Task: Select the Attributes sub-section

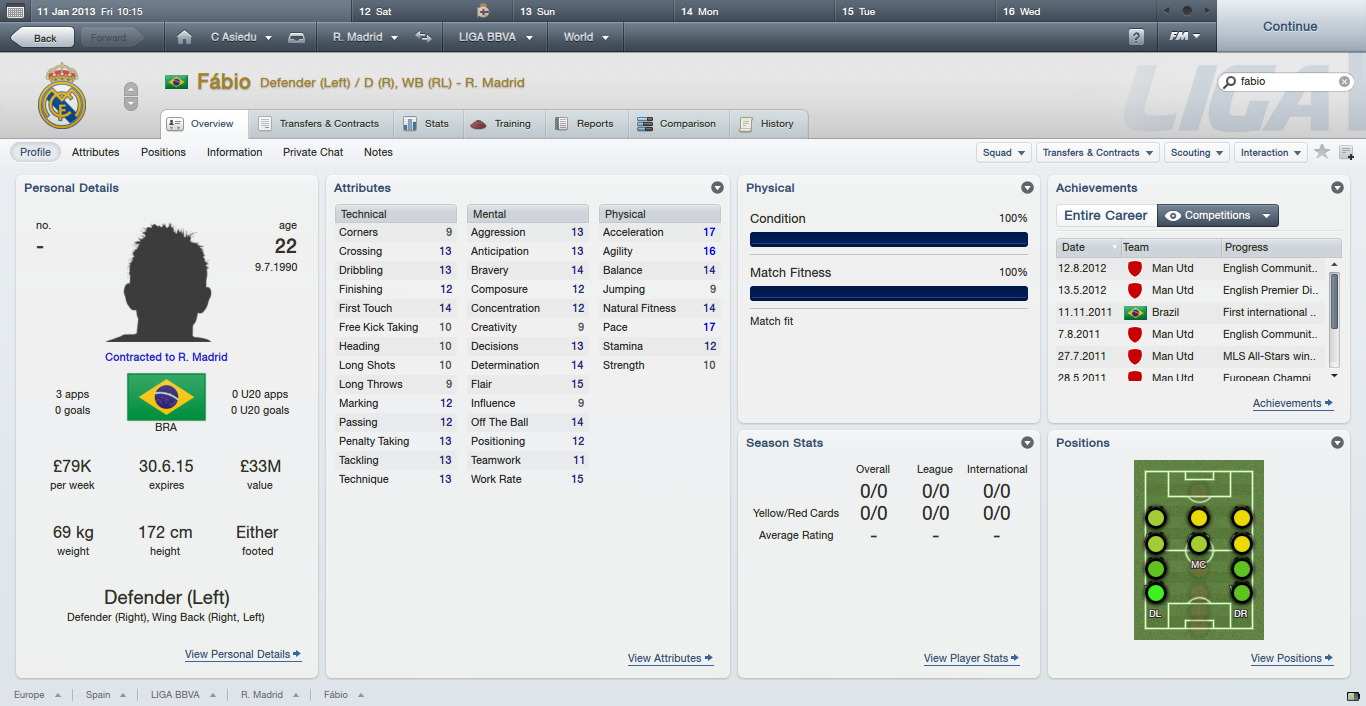Action: click(95, 152)
